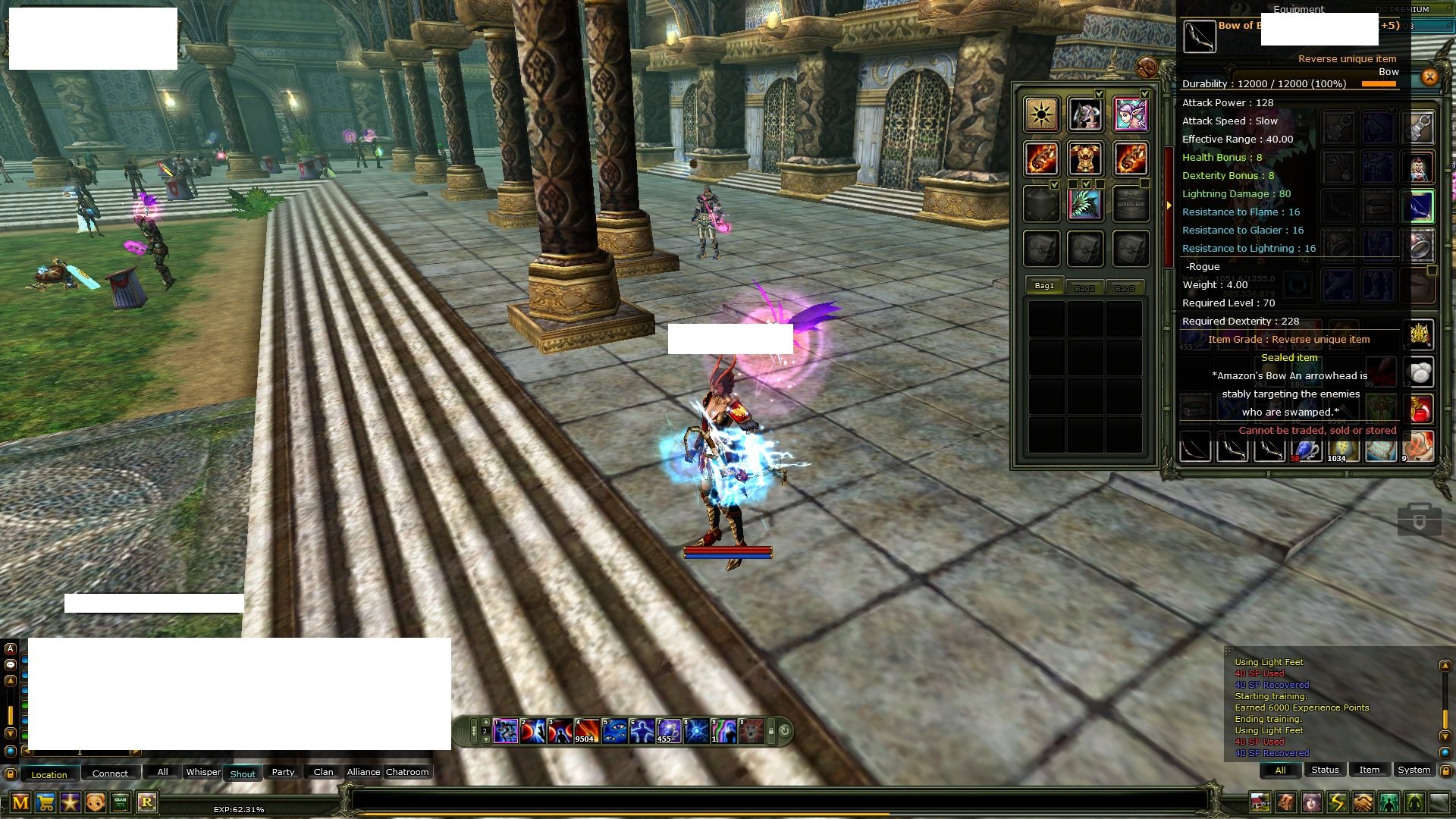The image size is (1456, 819).
Task: Open the Clan window via green clan icon
Action: [x=120, y=802]
